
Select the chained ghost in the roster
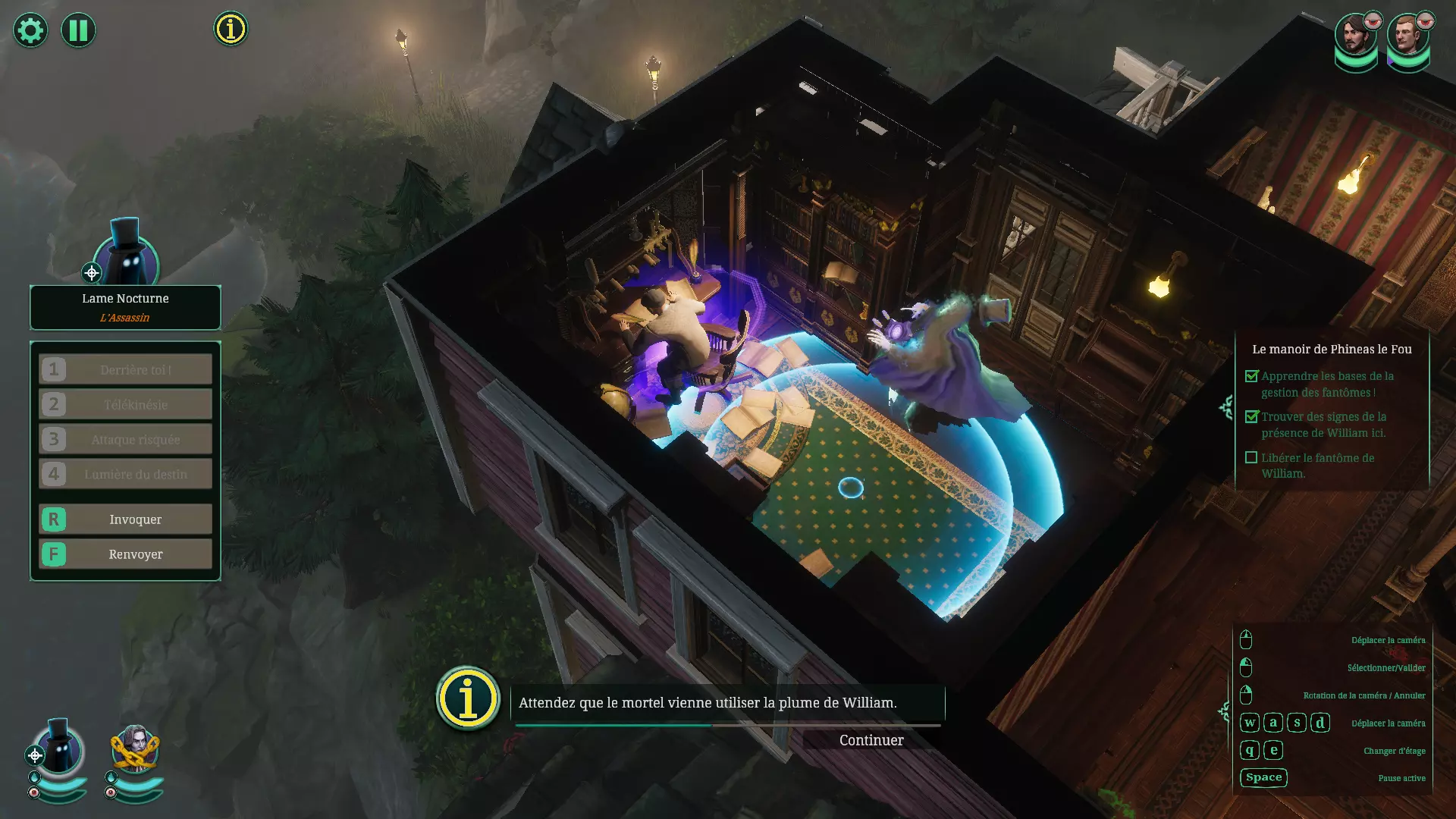pos(135,749)
